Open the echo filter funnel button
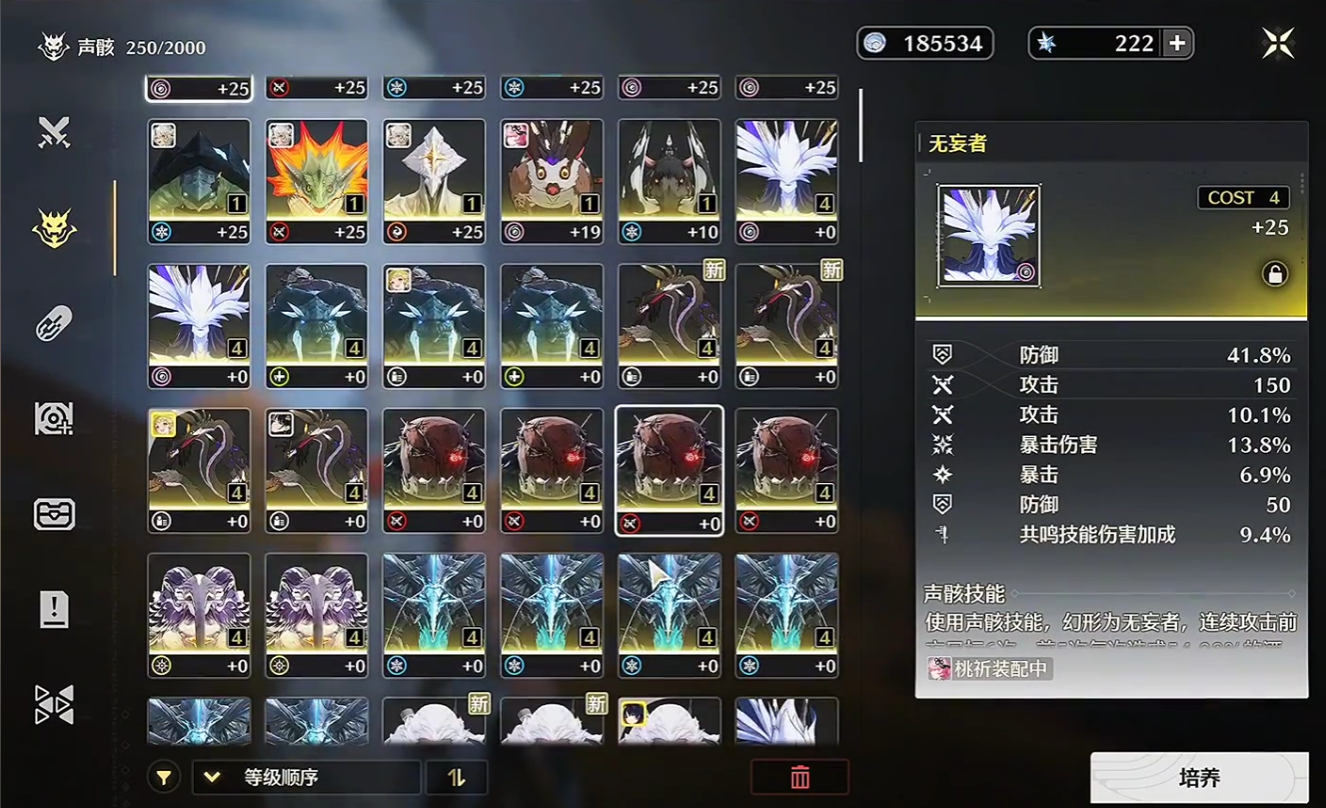This screenshot has width=1326, height=808. pos(165,778)
